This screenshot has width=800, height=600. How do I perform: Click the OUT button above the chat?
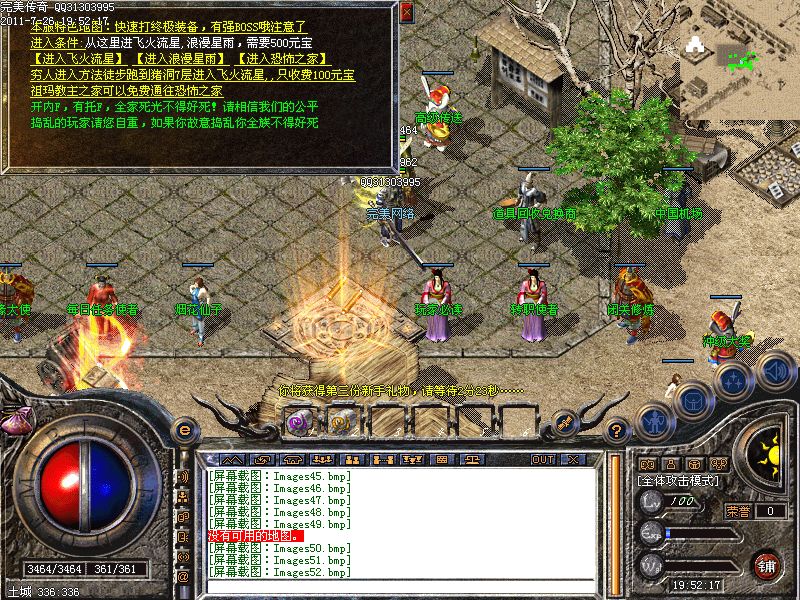click(x=543, y=459)
